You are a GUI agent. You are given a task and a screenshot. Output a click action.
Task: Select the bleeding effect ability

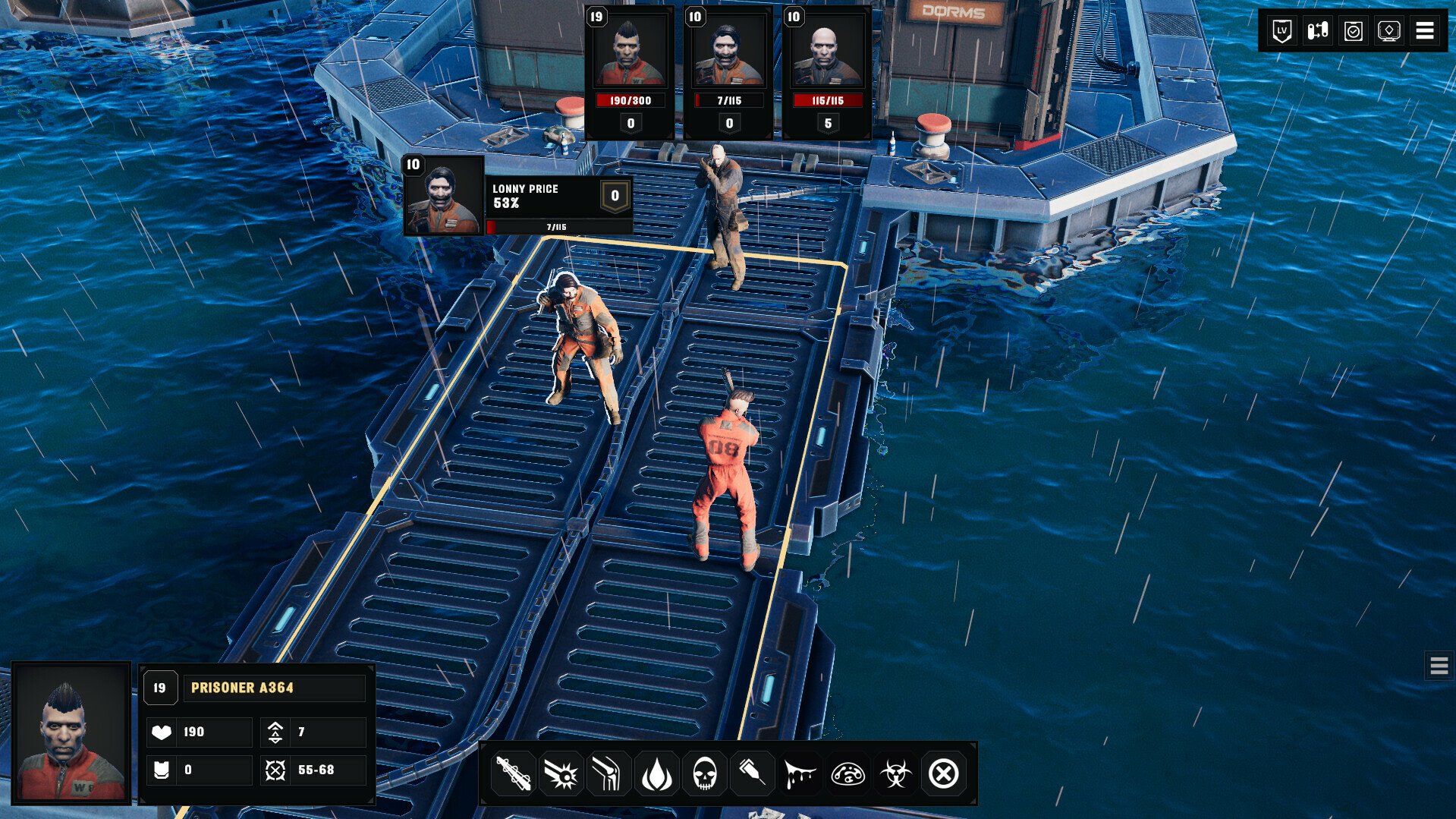tap(800, 773)
